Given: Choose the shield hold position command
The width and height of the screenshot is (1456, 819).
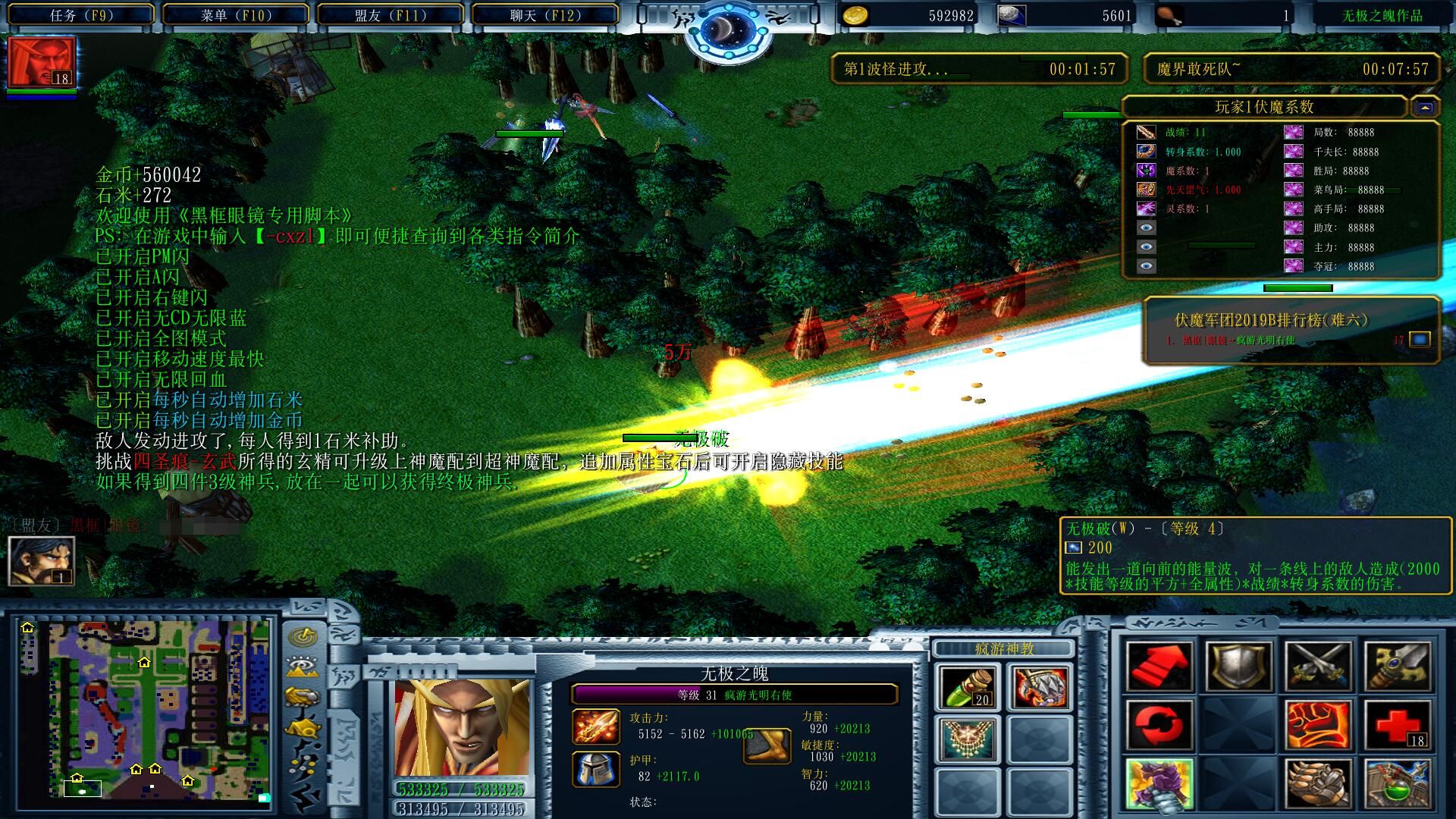Looking at the screenshot, I should coord(1238,667).
